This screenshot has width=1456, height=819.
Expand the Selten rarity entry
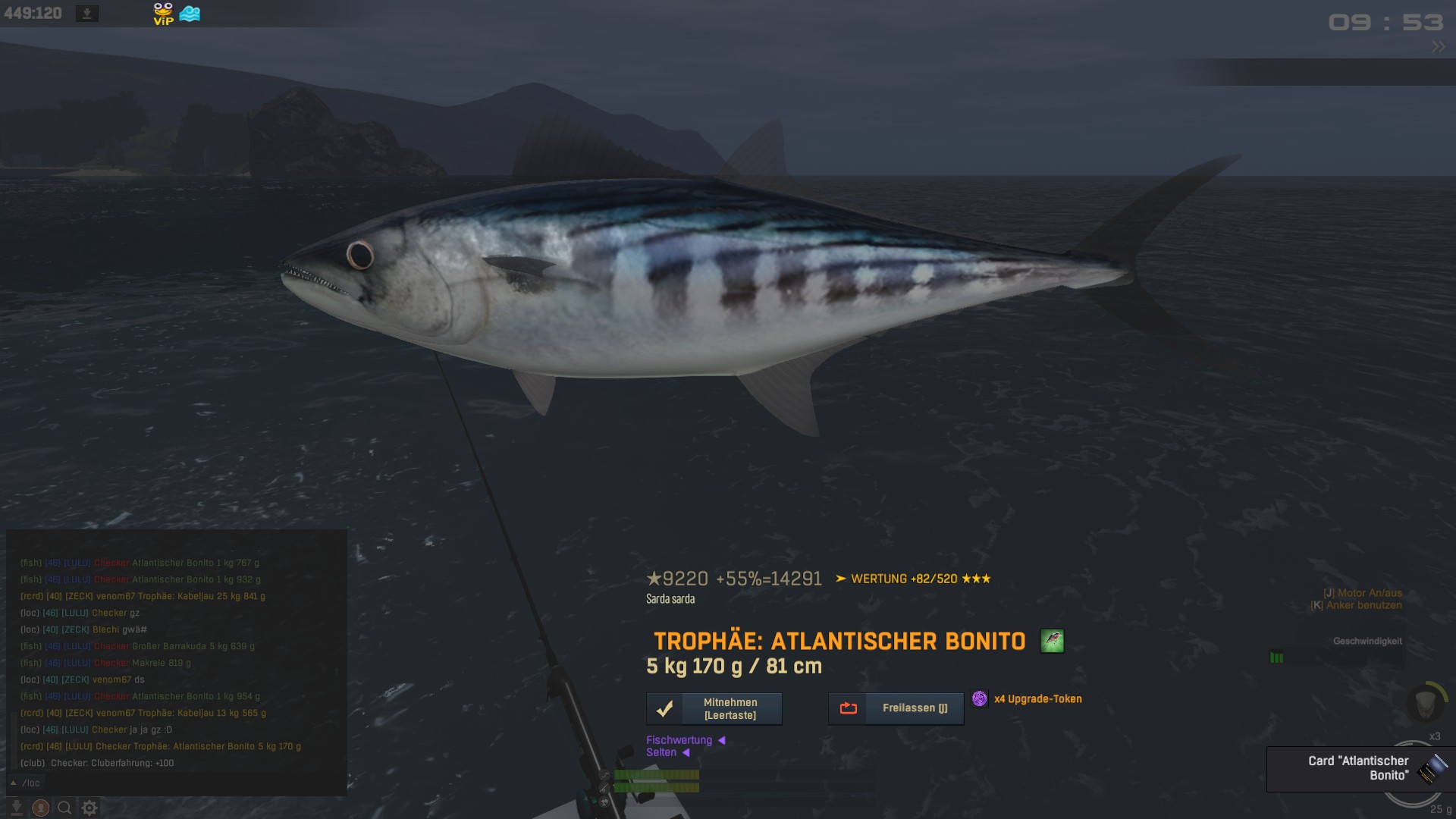(667, 752)
